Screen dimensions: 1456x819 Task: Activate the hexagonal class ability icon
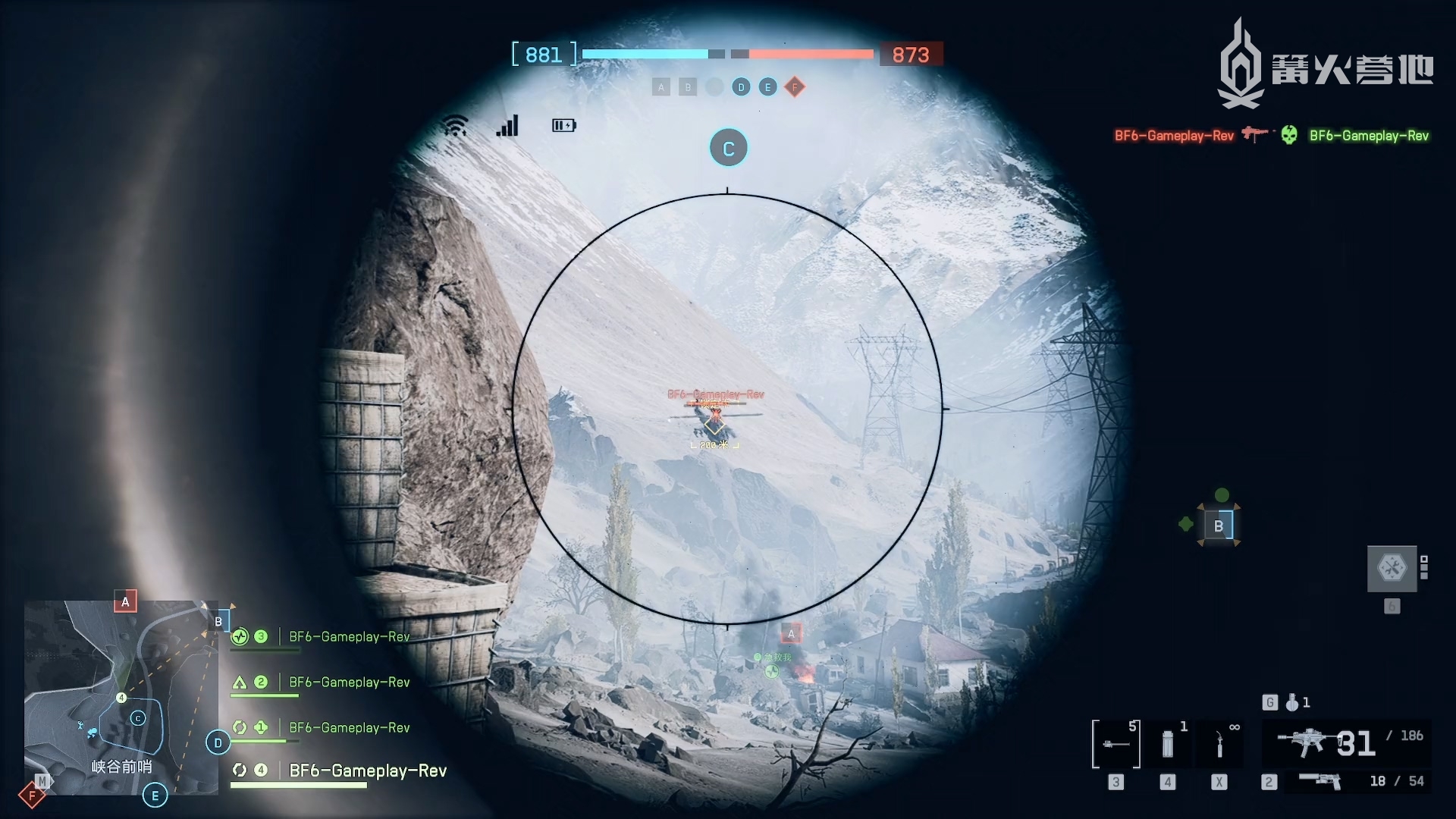point(1392,568)
